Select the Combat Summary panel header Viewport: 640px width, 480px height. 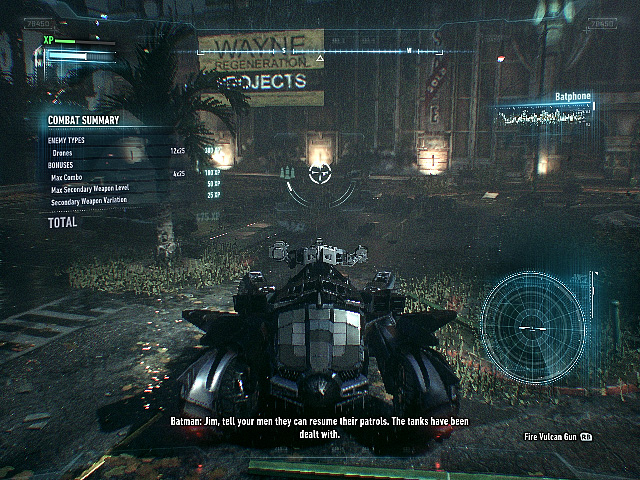[85, 121]
